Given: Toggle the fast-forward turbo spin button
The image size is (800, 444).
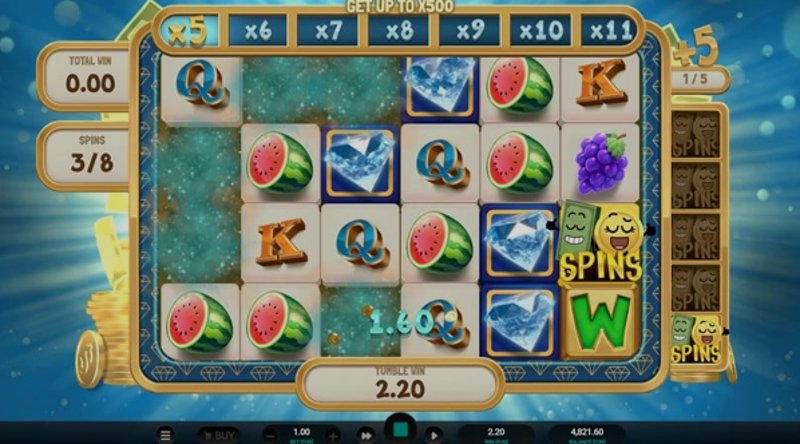Looking at the screenshot, I should click(x=367, y=435).
